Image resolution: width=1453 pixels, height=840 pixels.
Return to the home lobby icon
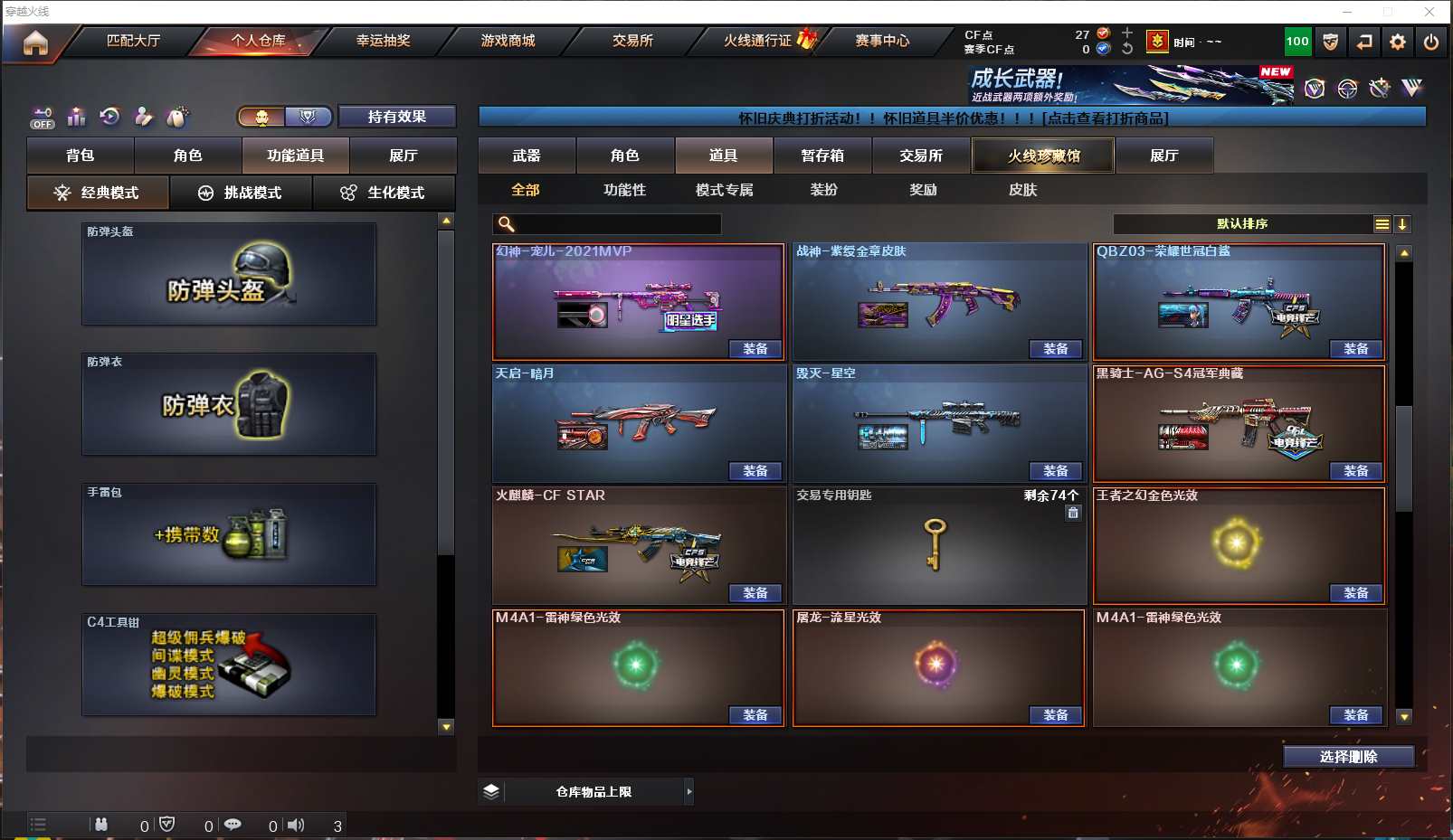pyautogui.click(x=35, y=42)
